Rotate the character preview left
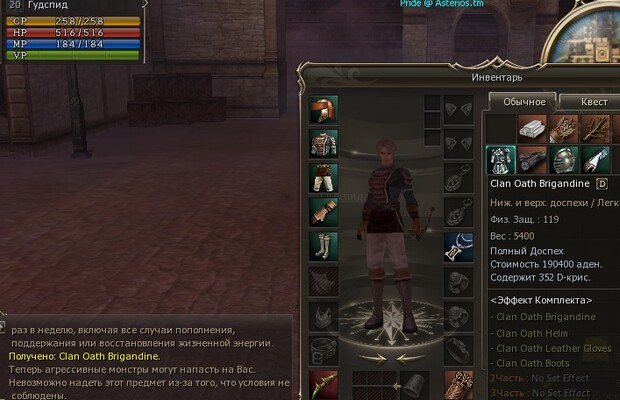 372,356
